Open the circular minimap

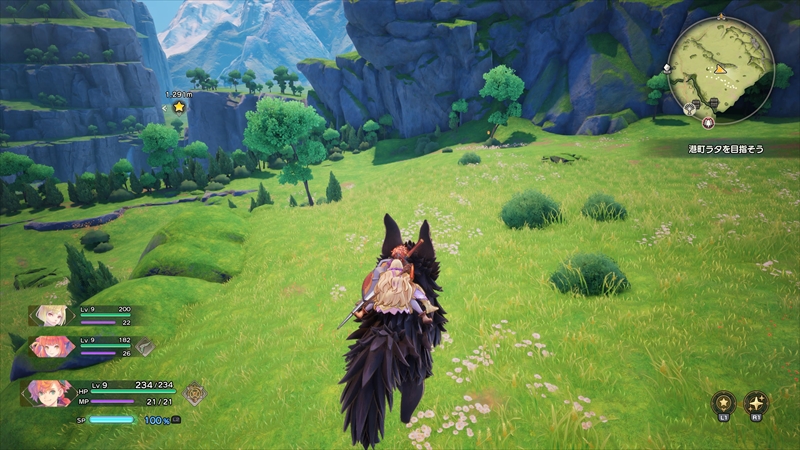(721, 66)
